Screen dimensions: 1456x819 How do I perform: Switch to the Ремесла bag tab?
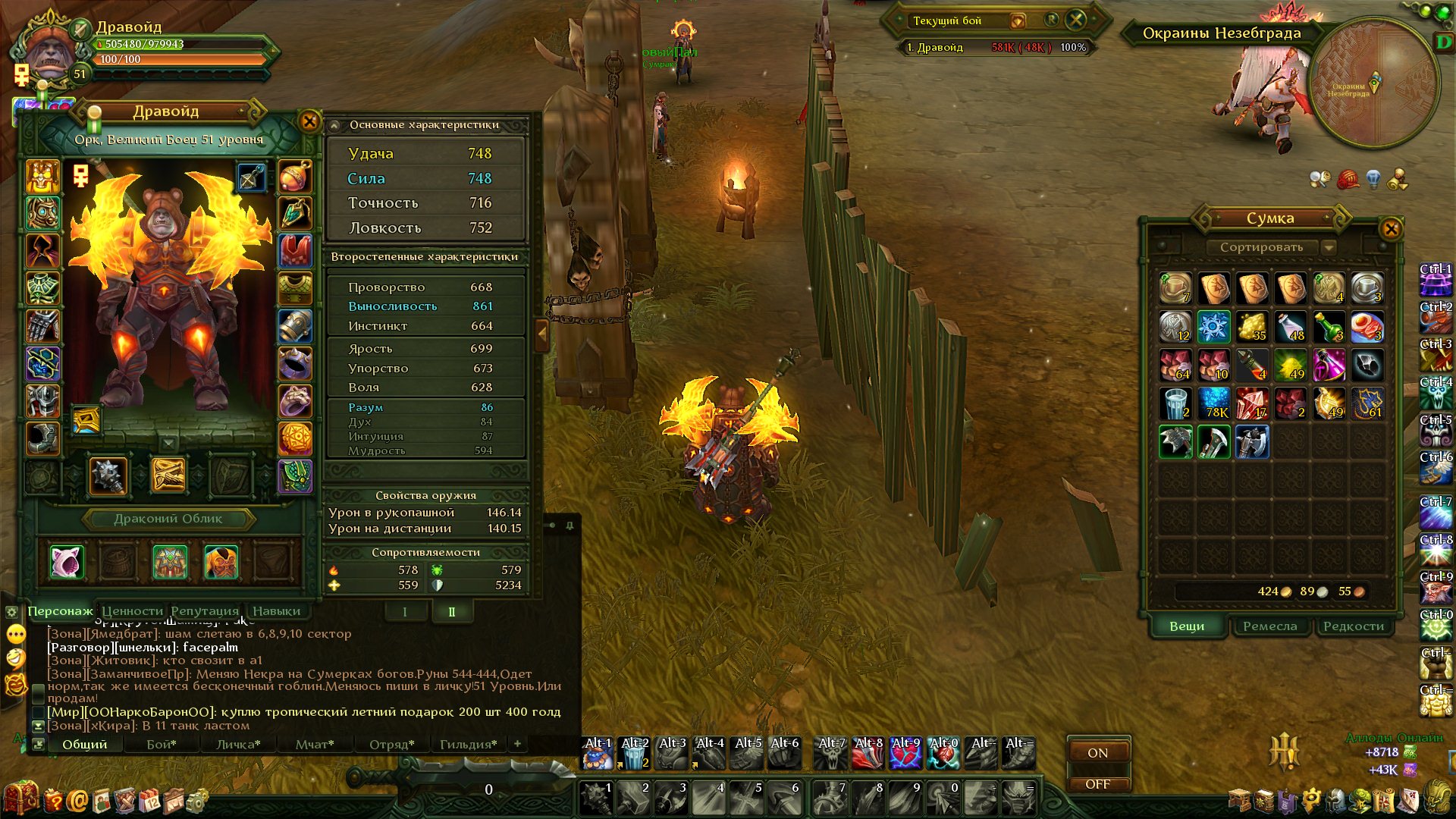point(1269,626)
